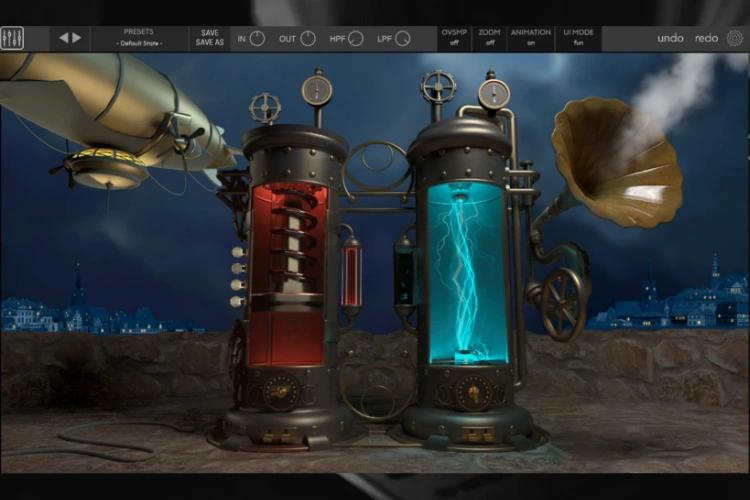Image resolution: width=750 pixels, height=500 pixels.
Task: Click the LPF filter knob
Action: [x=403, y=39]
